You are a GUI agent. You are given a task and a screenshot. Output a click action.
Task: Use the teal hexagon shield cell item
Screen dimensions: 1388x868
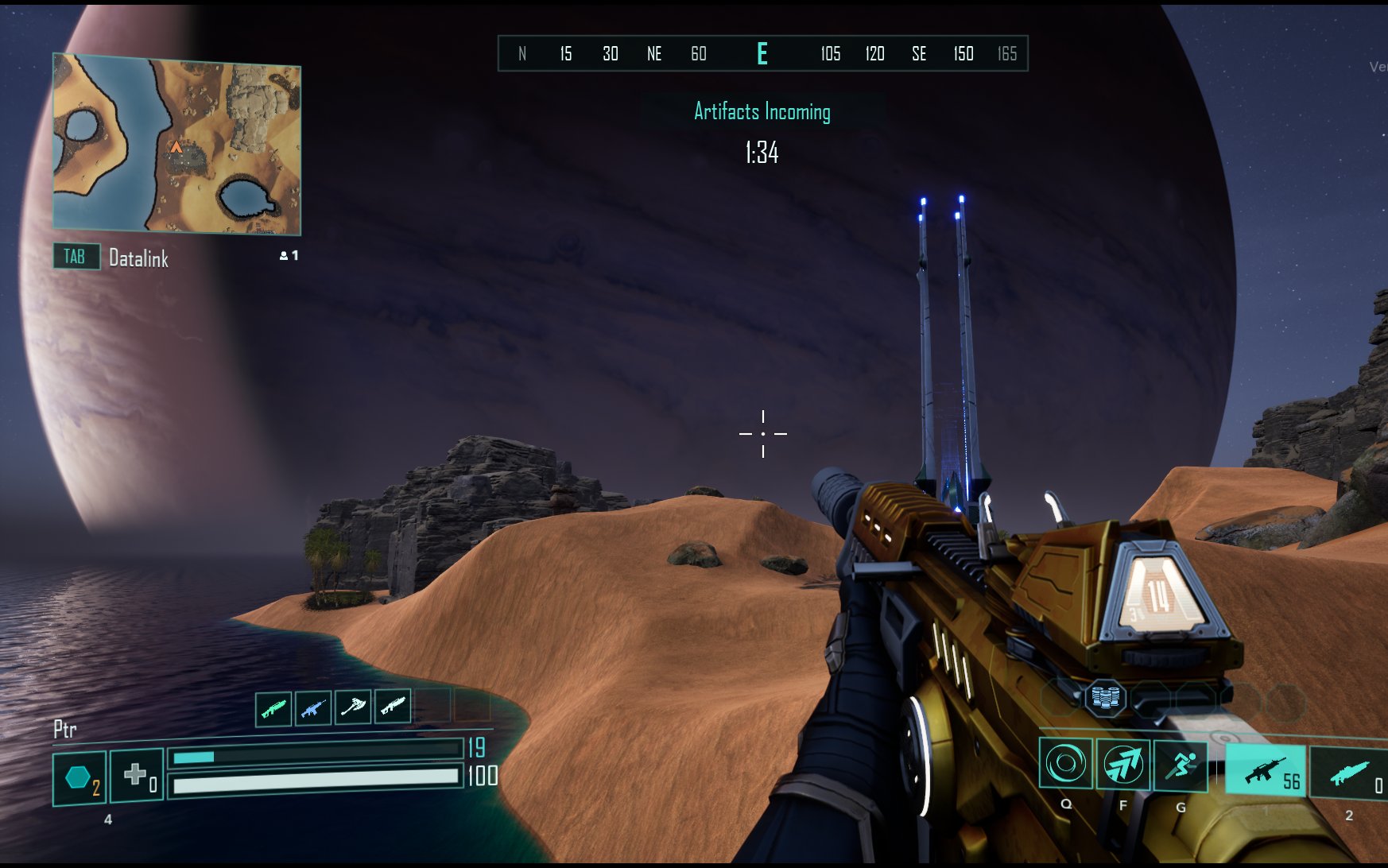point(79,777)
